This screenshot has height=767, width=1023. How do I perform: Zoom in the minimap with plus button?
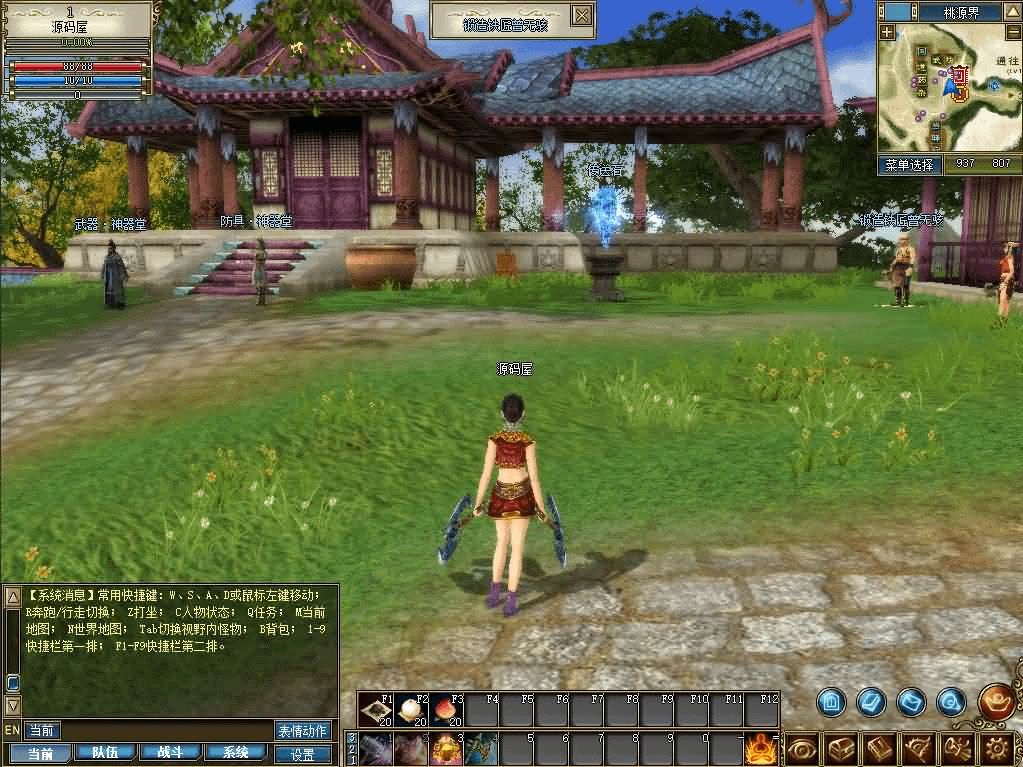pyautogui.click(x=887, y=32)
